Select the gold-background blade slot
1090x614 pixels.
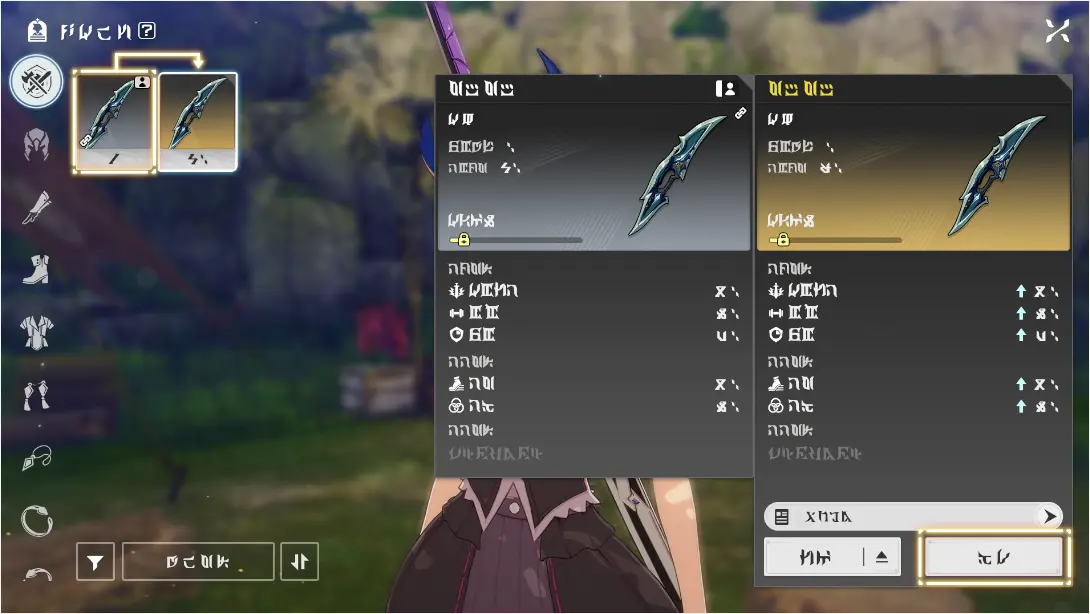(x=197, y=122)
